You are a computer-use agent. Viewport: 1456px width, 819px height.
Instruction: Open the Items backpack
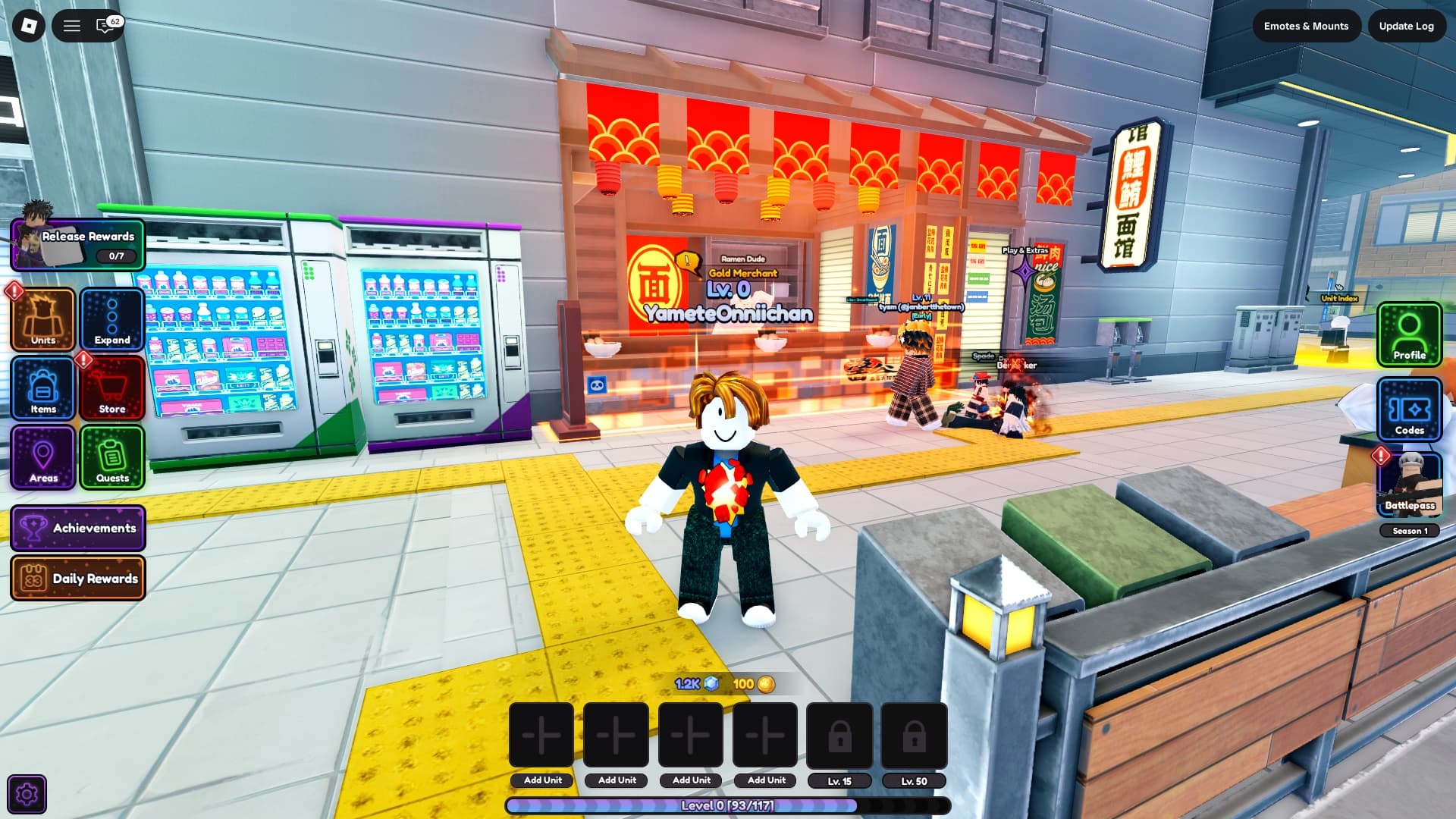pyautogui.click(x=43, y=388)
